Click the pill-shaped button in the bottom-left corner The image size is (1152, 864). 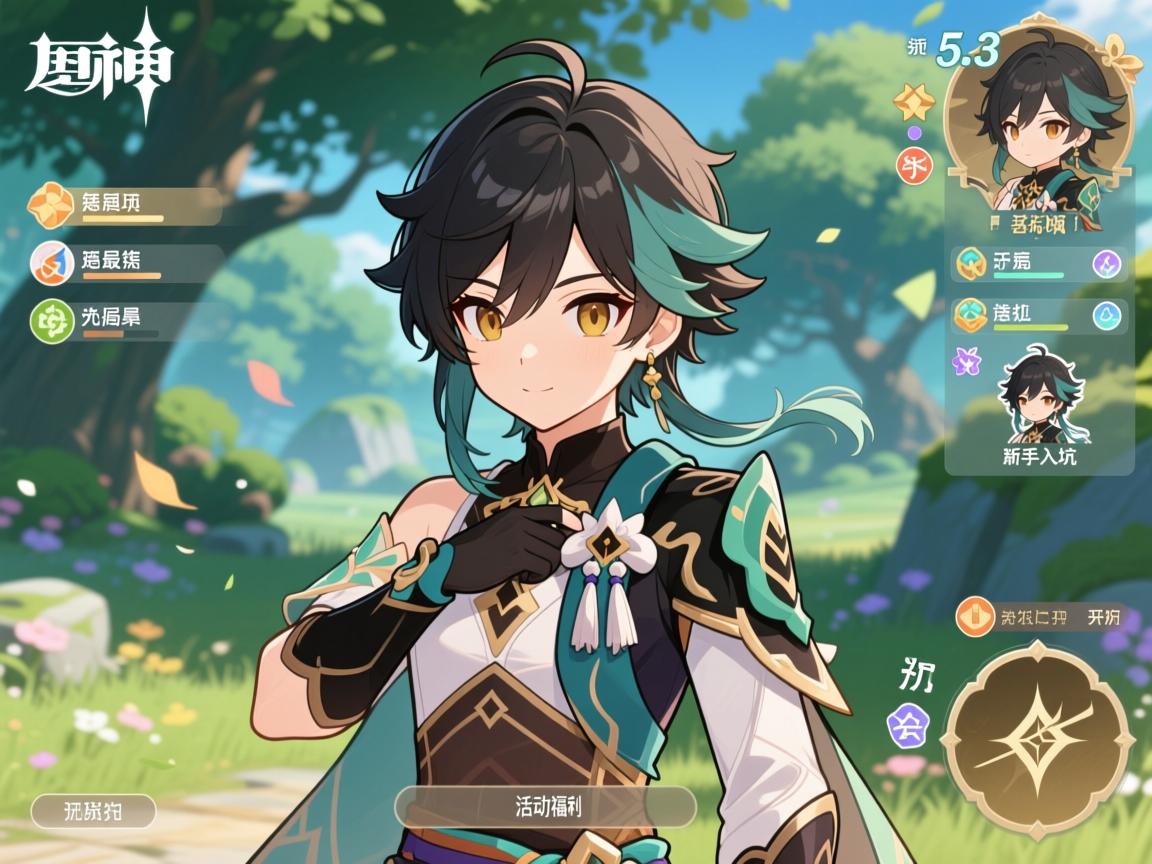93,811
